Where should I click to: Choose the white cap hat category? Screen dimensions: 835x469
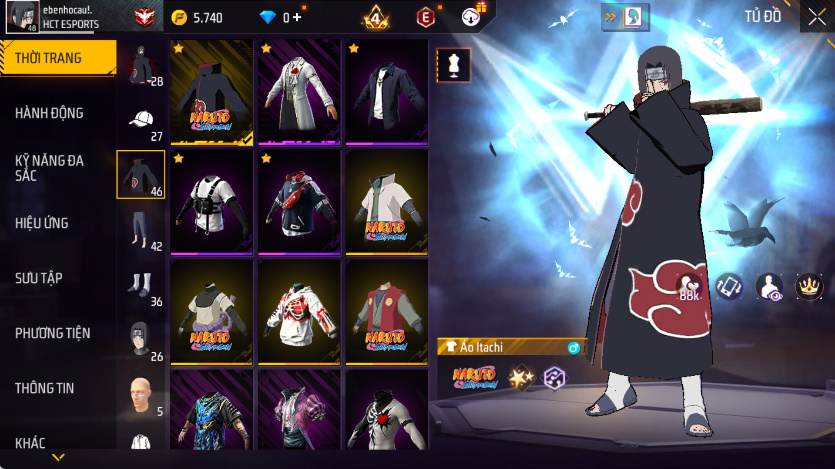pos(141,121)
